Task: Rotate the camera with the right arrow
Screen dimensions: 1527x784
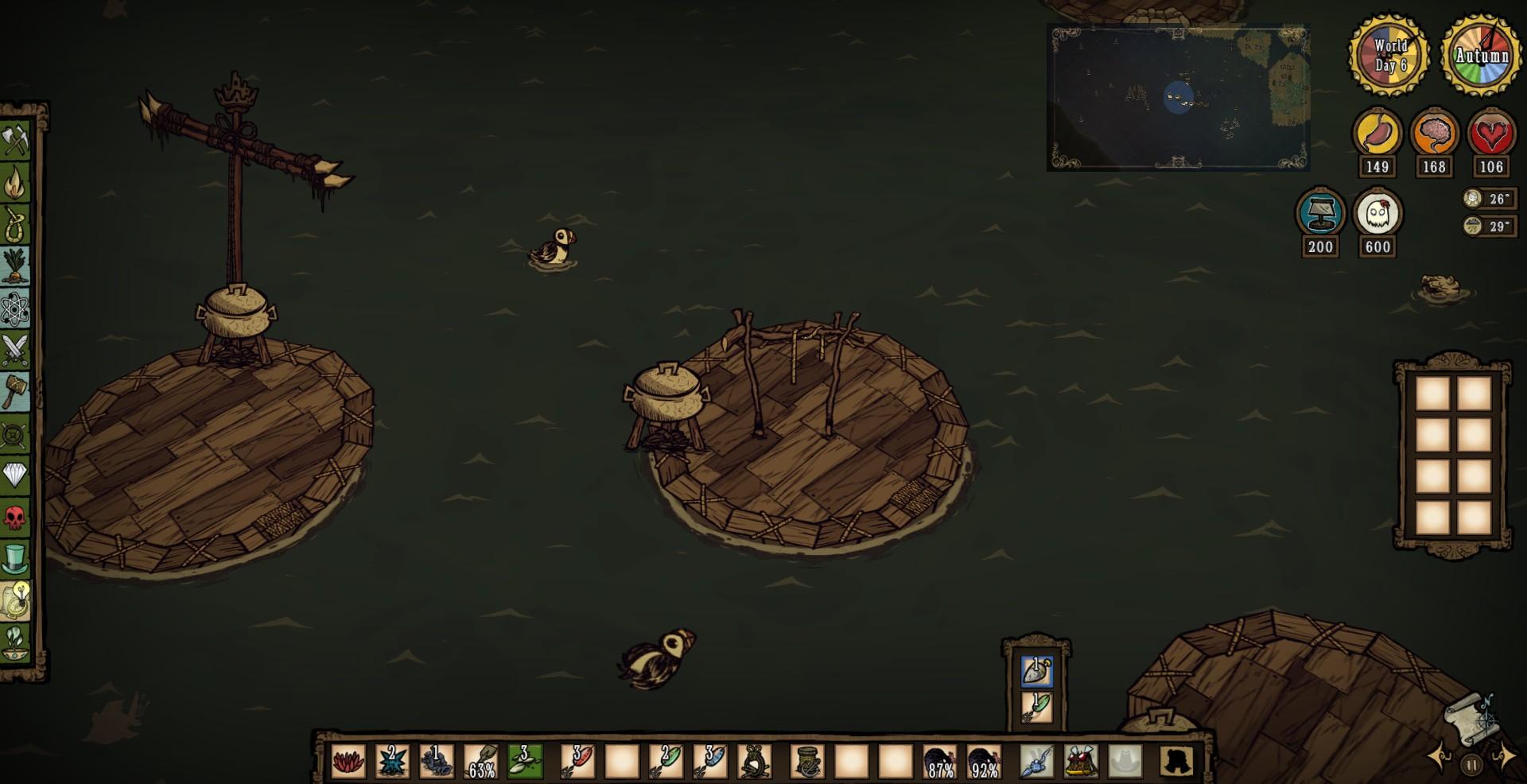Action: 1503,755
